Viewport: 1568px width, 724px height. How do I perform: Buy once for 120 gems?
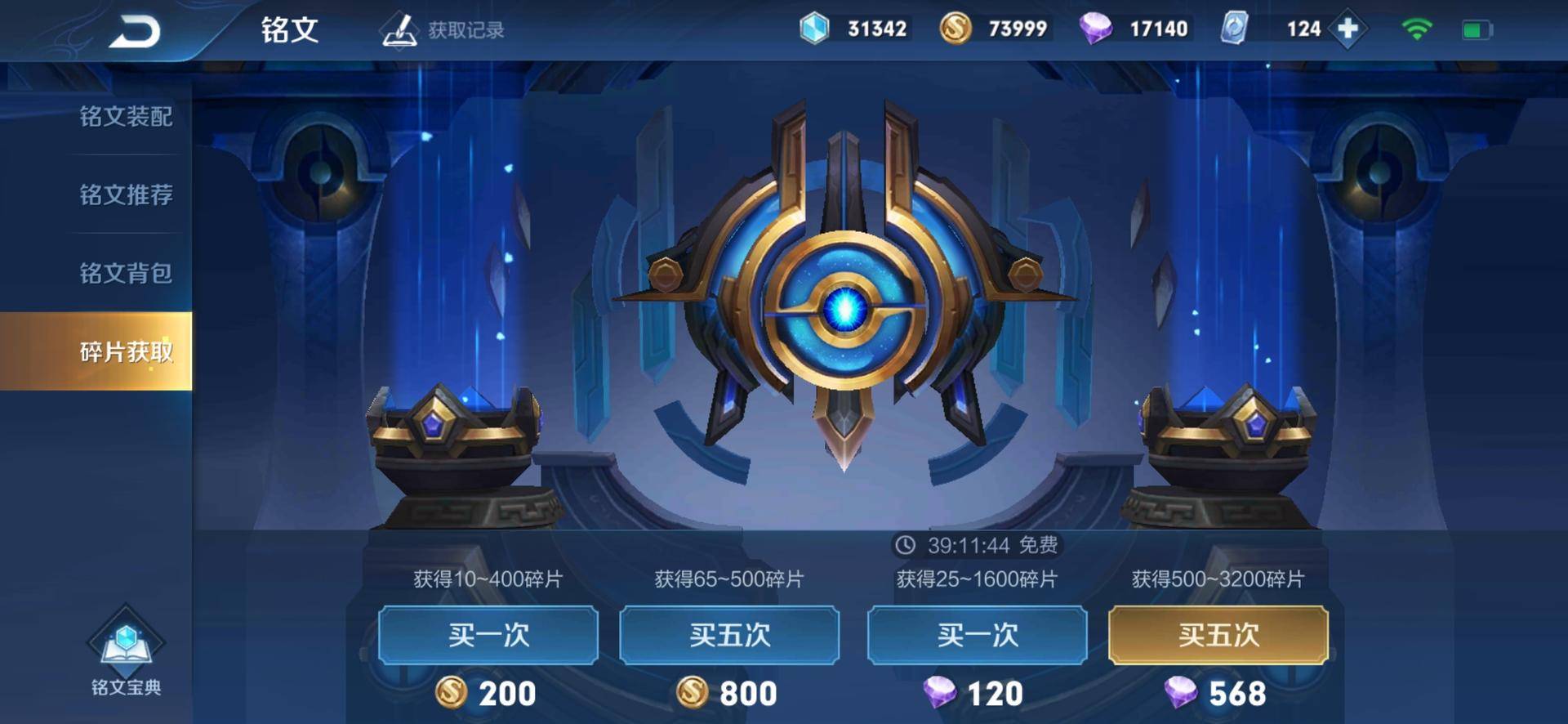pyautogui.click(x=977, y=635)
